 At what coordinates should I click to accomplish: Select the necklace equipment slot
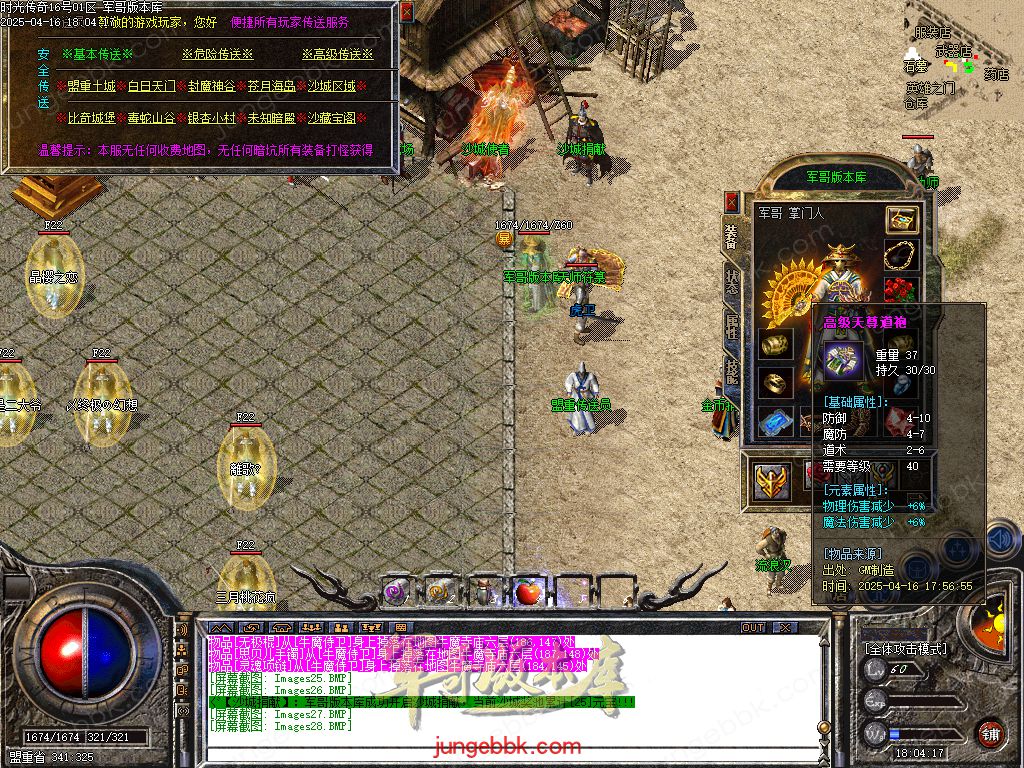[901, 256]
